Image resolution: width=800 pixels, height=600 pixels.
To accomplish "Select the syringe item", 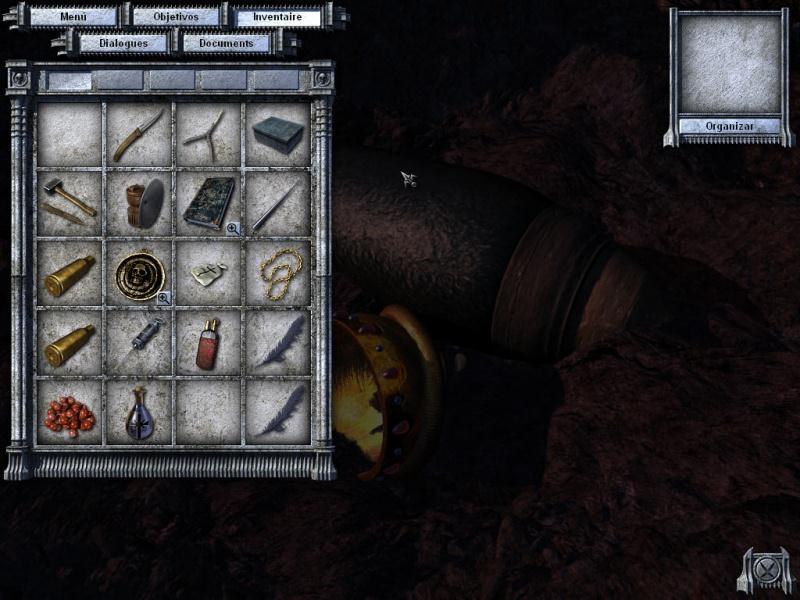I will (x=138, y=340).
